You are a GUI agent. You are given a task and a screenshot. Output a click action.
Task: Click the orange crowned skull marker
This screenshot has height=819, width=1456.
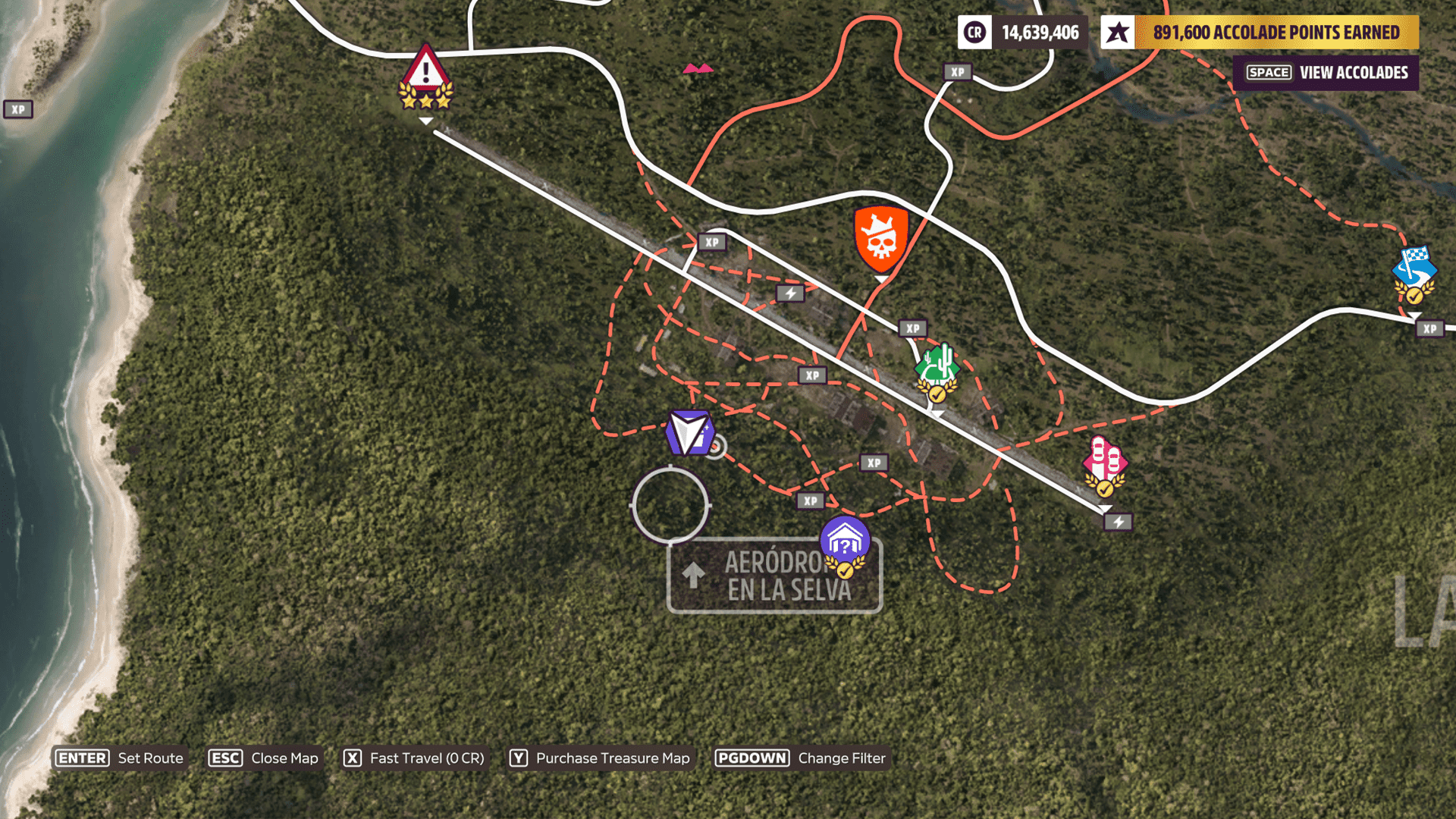[880, 238]
